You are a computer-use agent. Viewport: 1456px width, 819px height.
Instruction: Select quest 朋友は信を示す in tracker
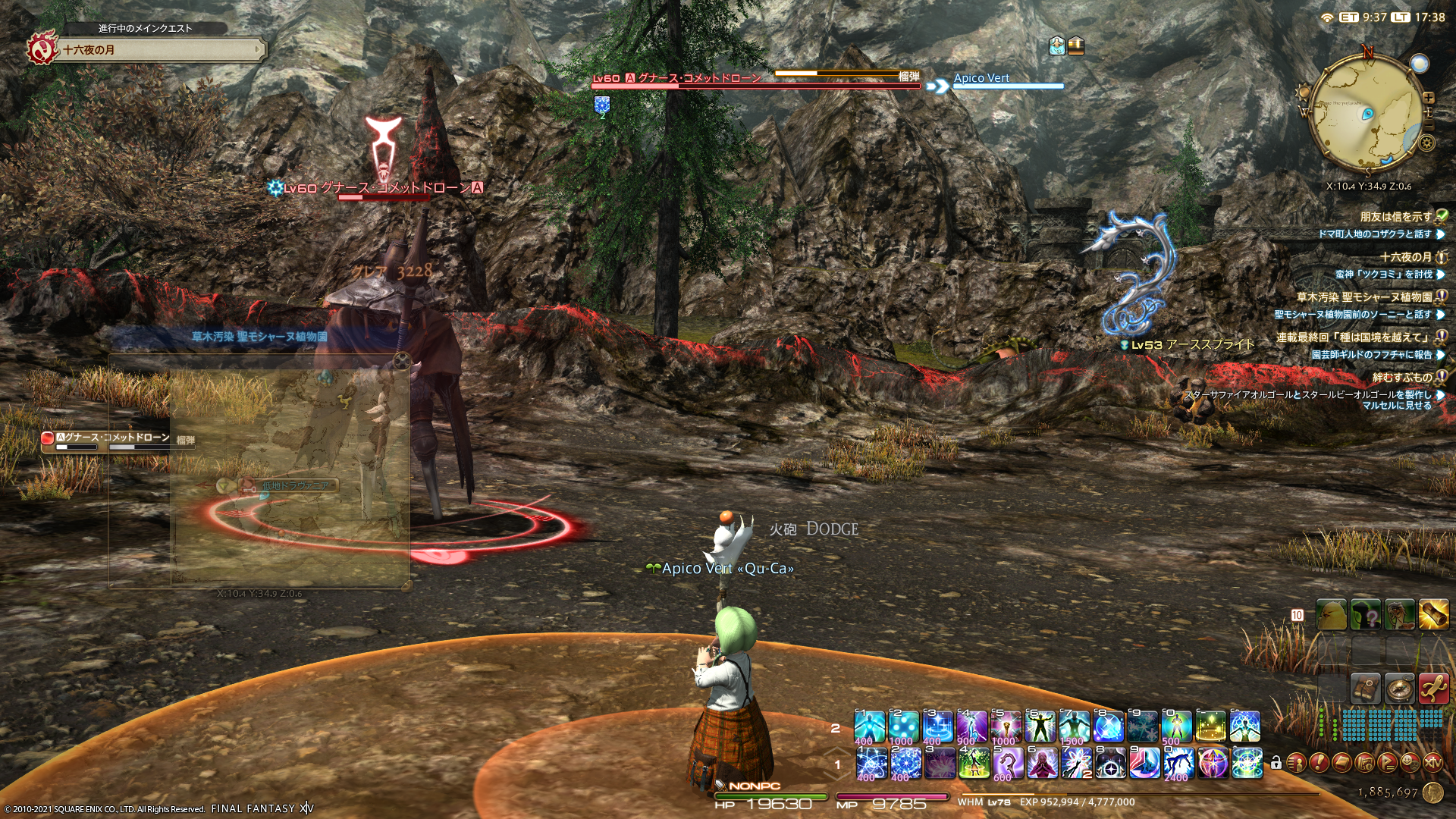pos(1395,217)
